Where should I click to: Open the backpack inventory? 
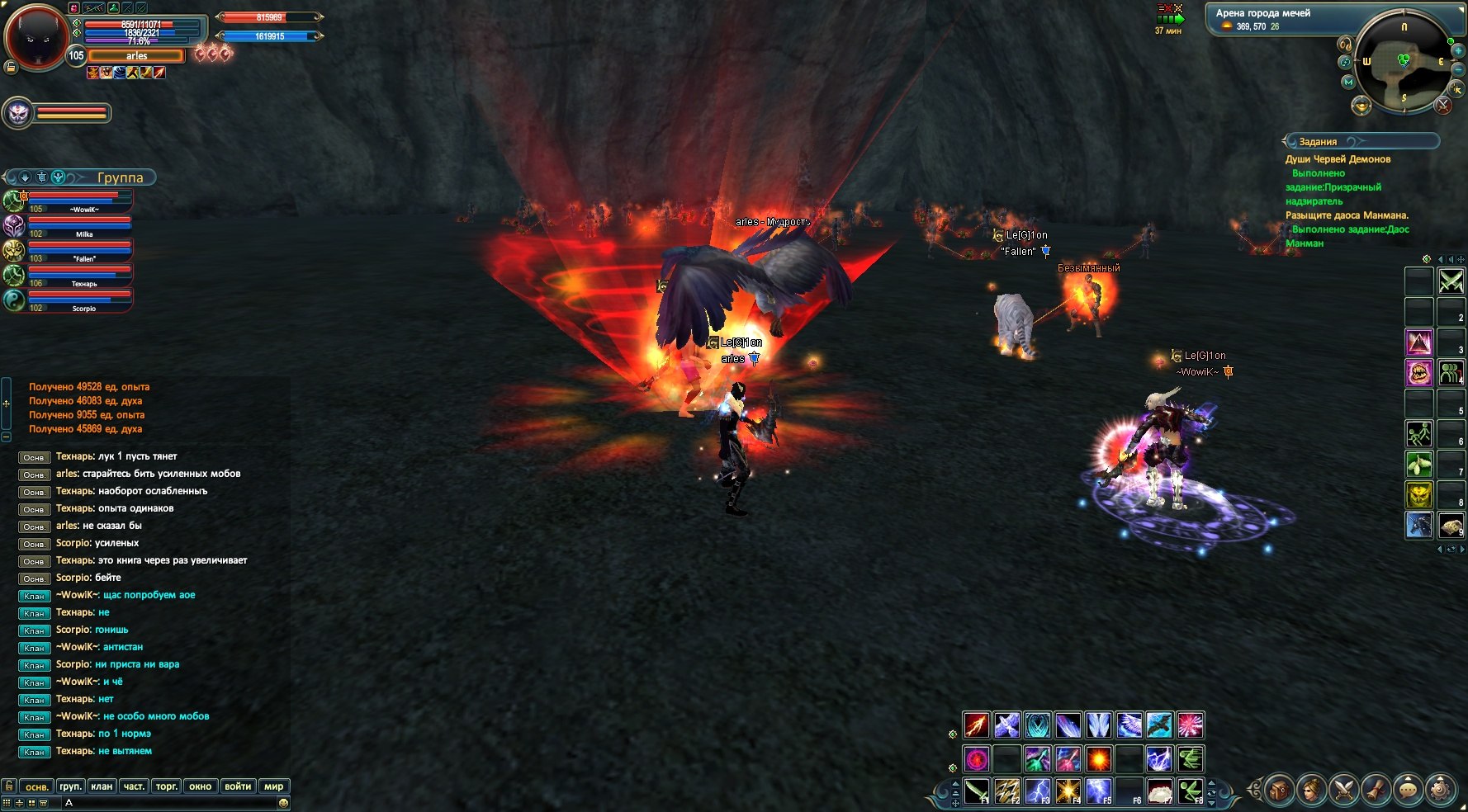1278,790
